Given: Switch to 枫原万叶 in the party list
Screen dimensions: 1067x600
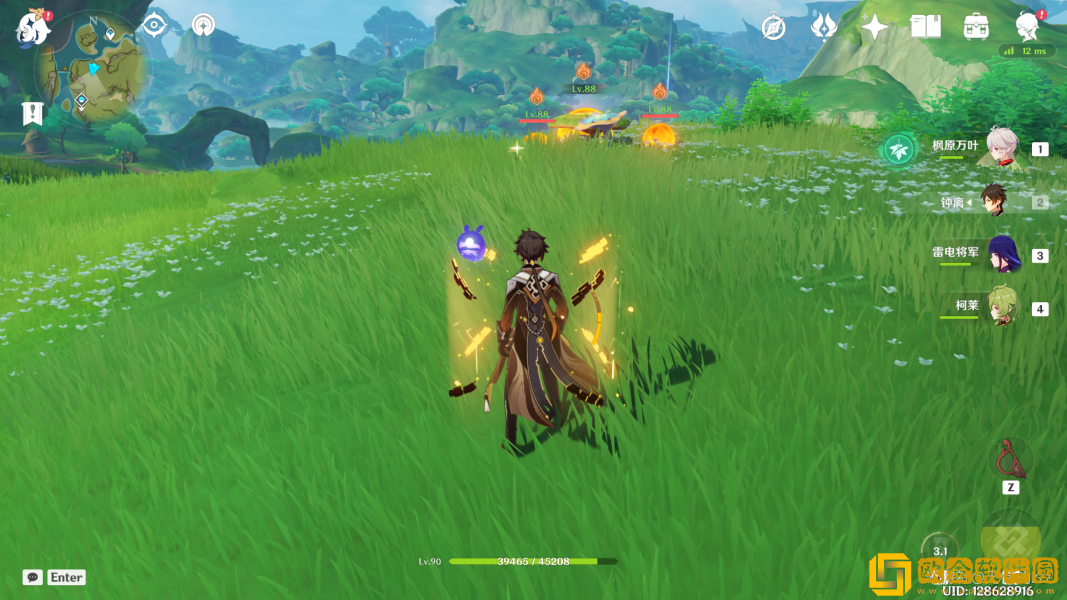Looking at the screenshot, I should 1001,147.
